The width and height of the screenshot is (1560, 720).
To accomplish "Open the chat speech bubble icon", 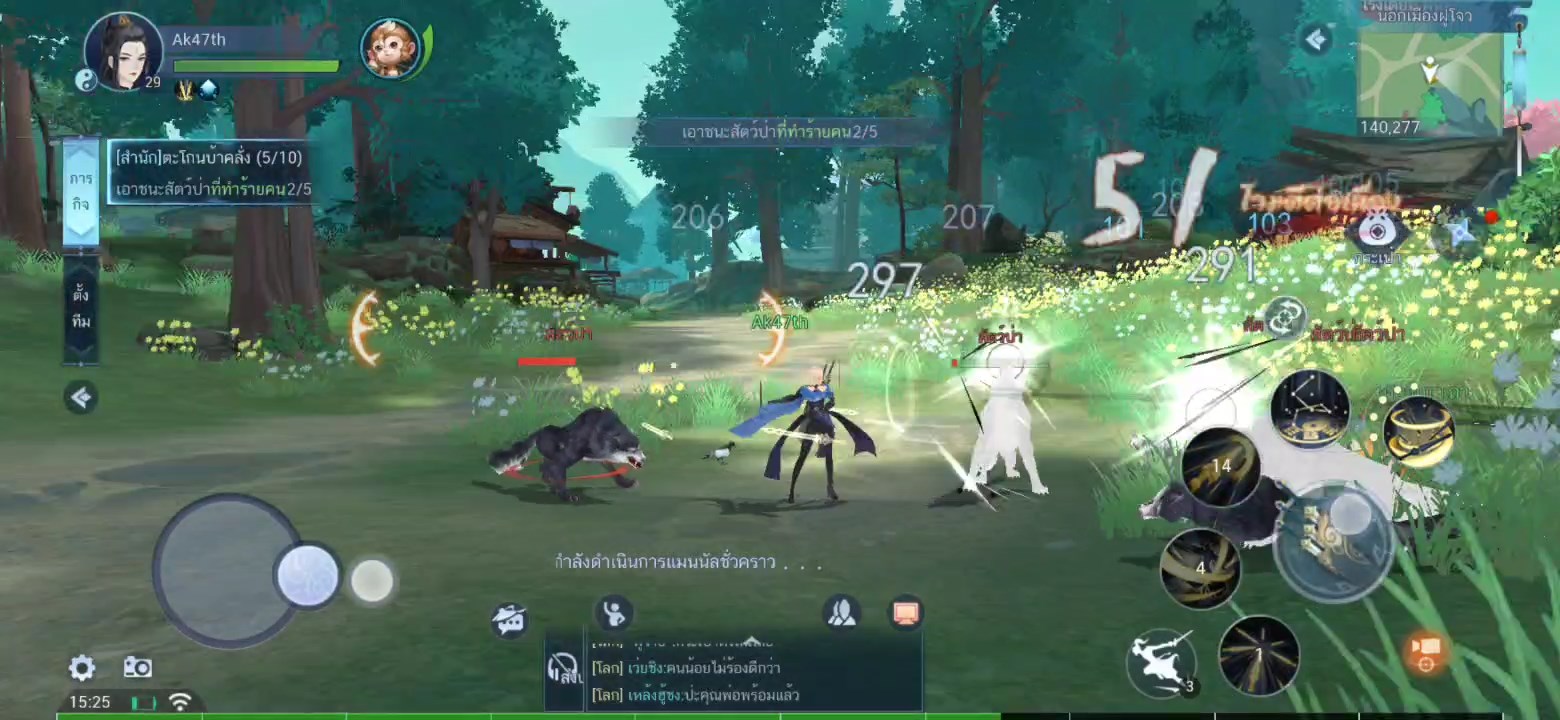I will coord(509,621).
